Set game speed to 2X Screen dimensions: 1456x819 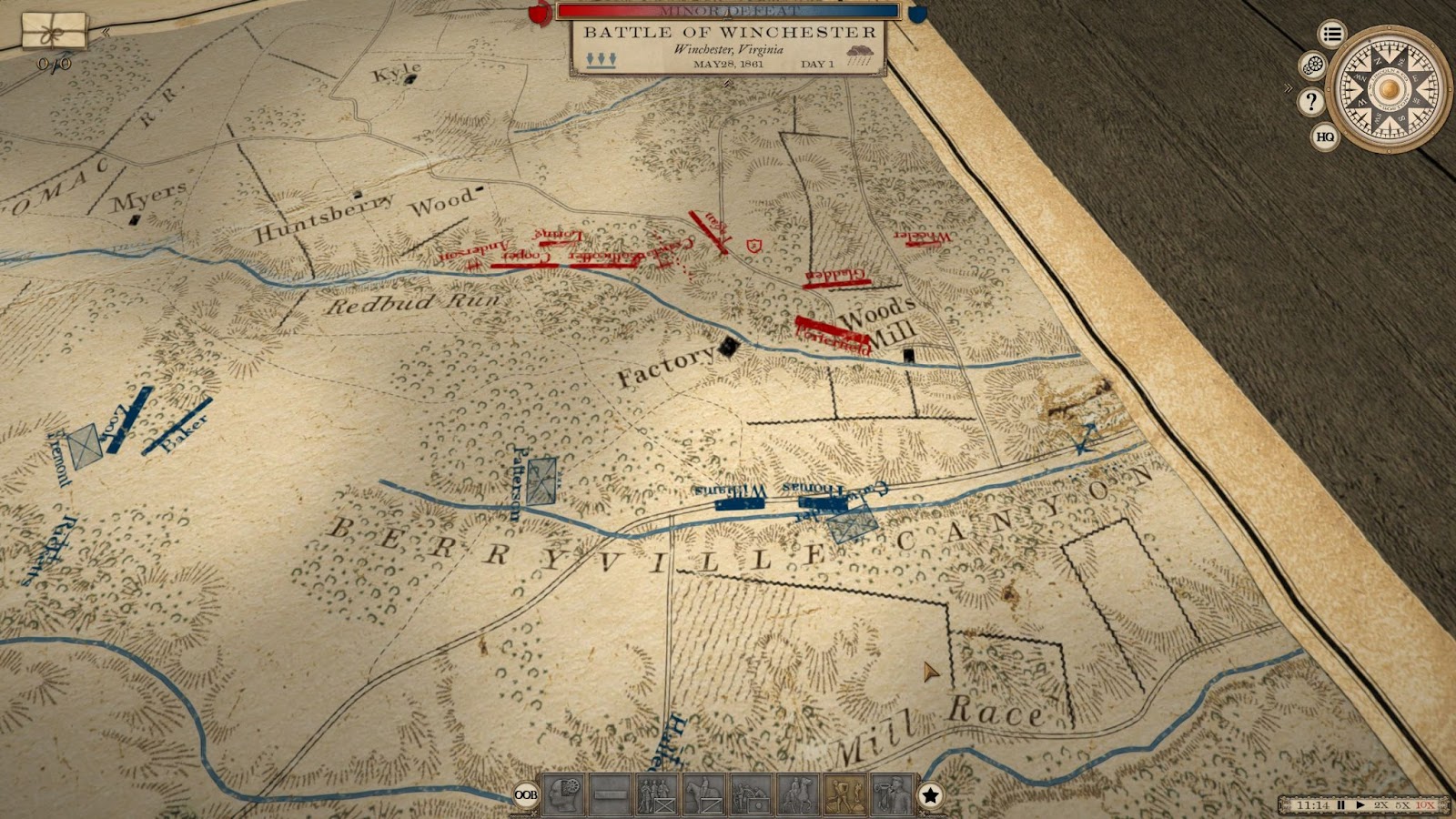pyautogui.click(x=1381, y=805)
